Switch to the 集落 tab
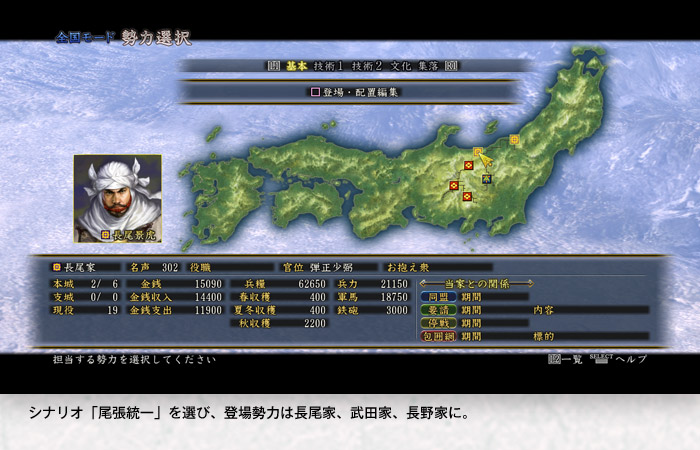Viewport: 700px width, 450px height. pyautogui.click(x=429, y=66)
